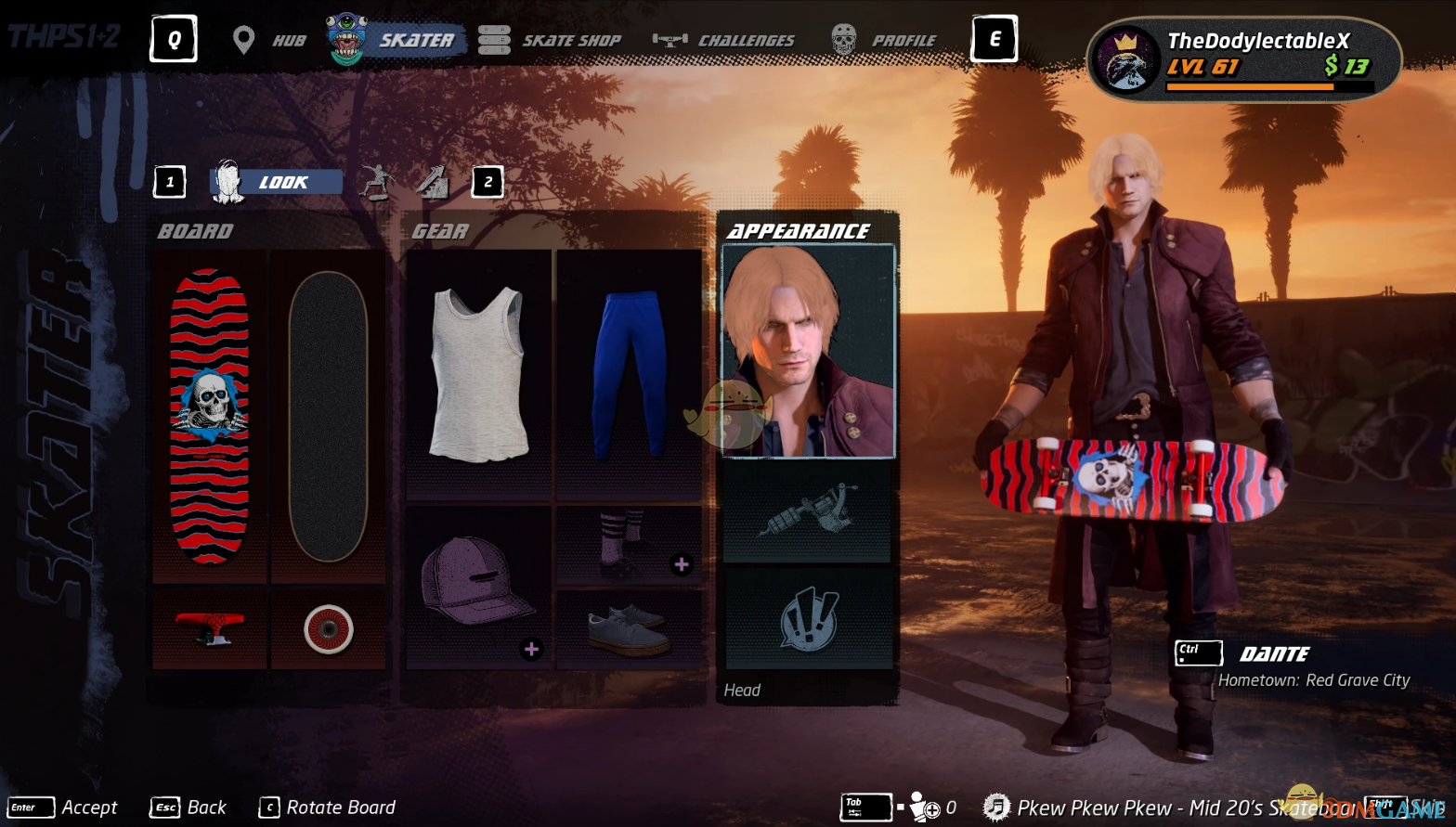Pick the black grip tape slot
This screenshot has height=827, width=1456.
[x=328, y=415]
